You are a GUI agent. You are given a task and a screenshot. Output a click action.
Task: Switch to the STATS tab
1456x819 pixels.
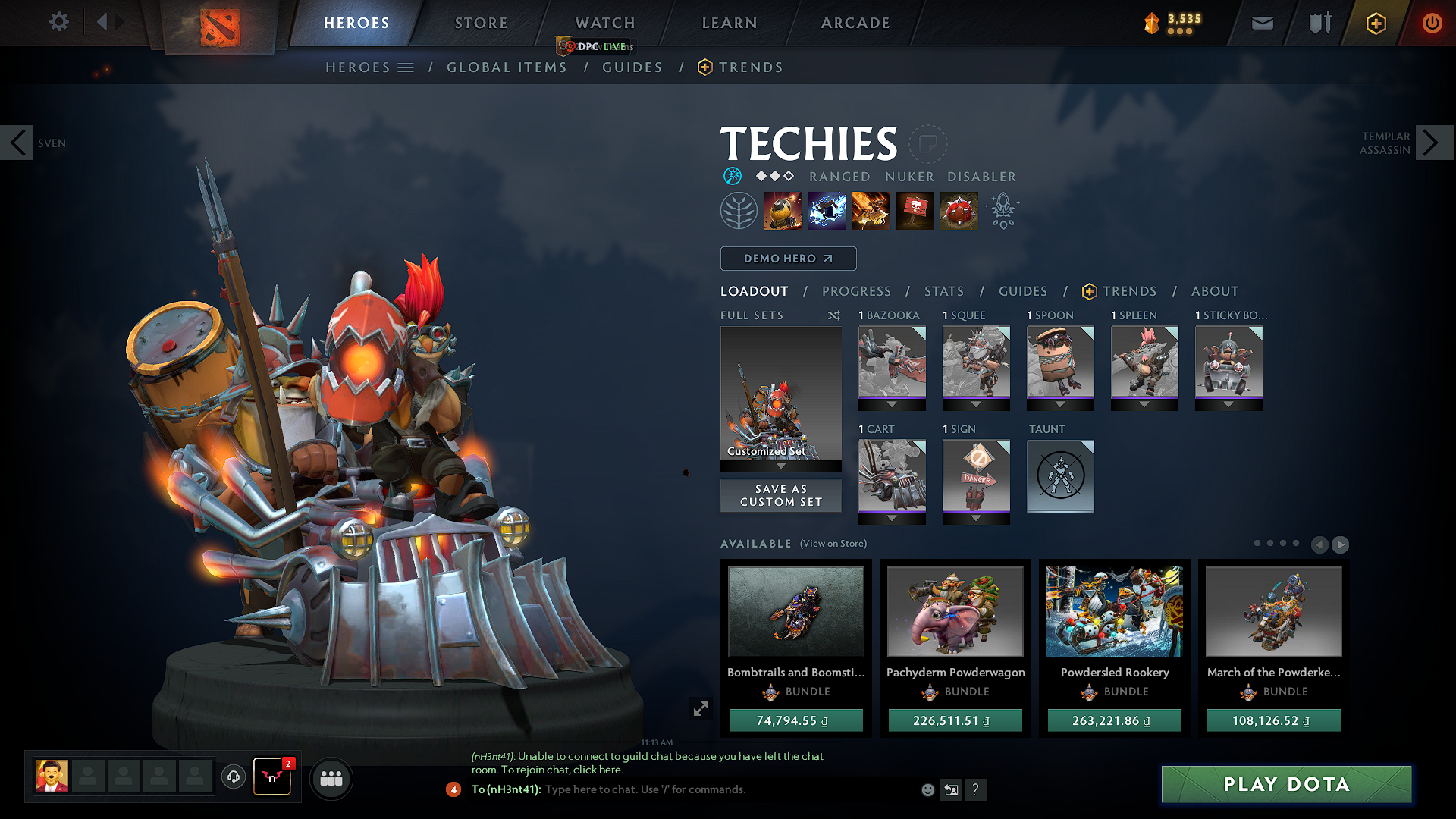click(944, 291)
